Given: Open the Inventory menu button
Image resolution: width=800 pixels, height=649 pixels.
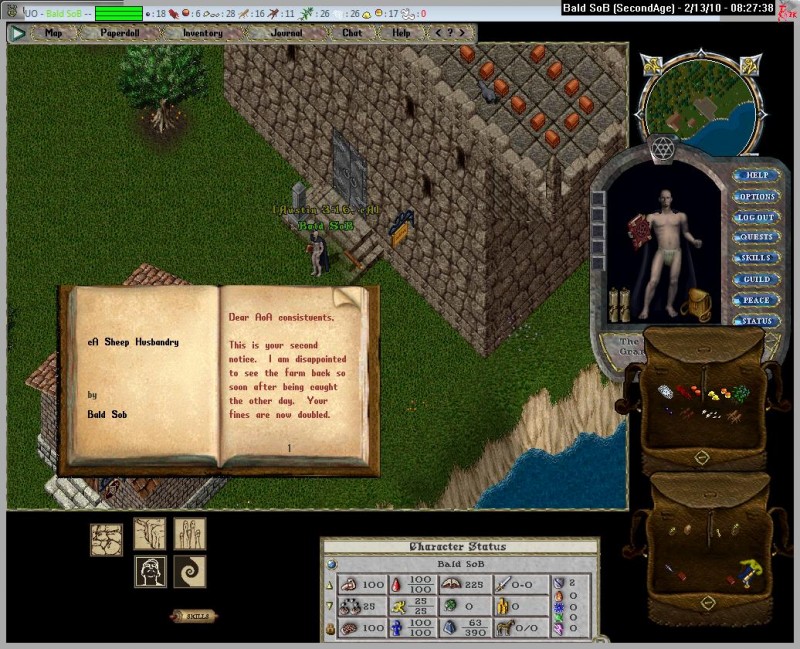Looking at the screenshot, I should tap(203, 33).
